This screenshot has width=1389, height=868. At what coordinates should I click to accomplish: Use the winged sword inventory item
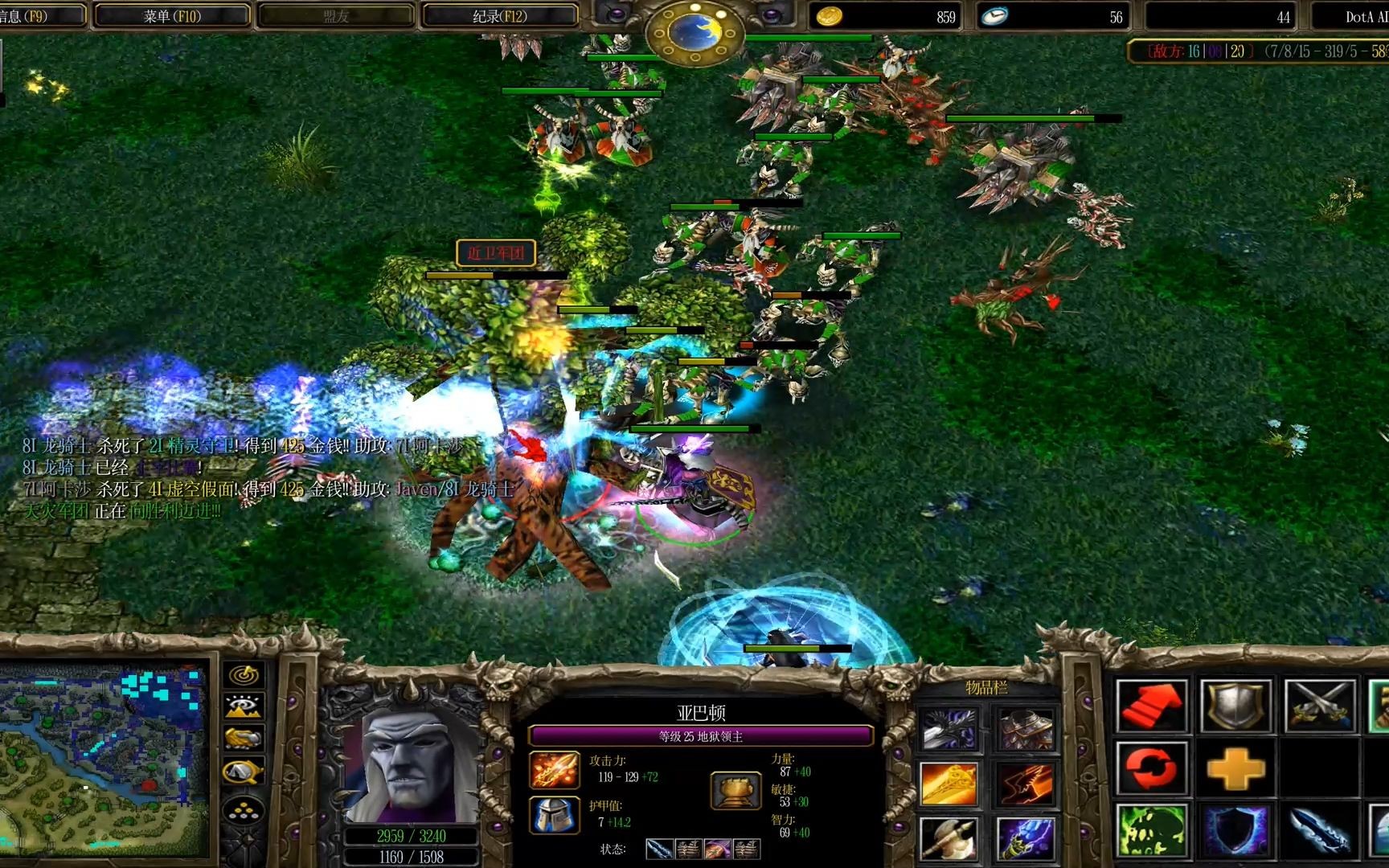(949, 730)
